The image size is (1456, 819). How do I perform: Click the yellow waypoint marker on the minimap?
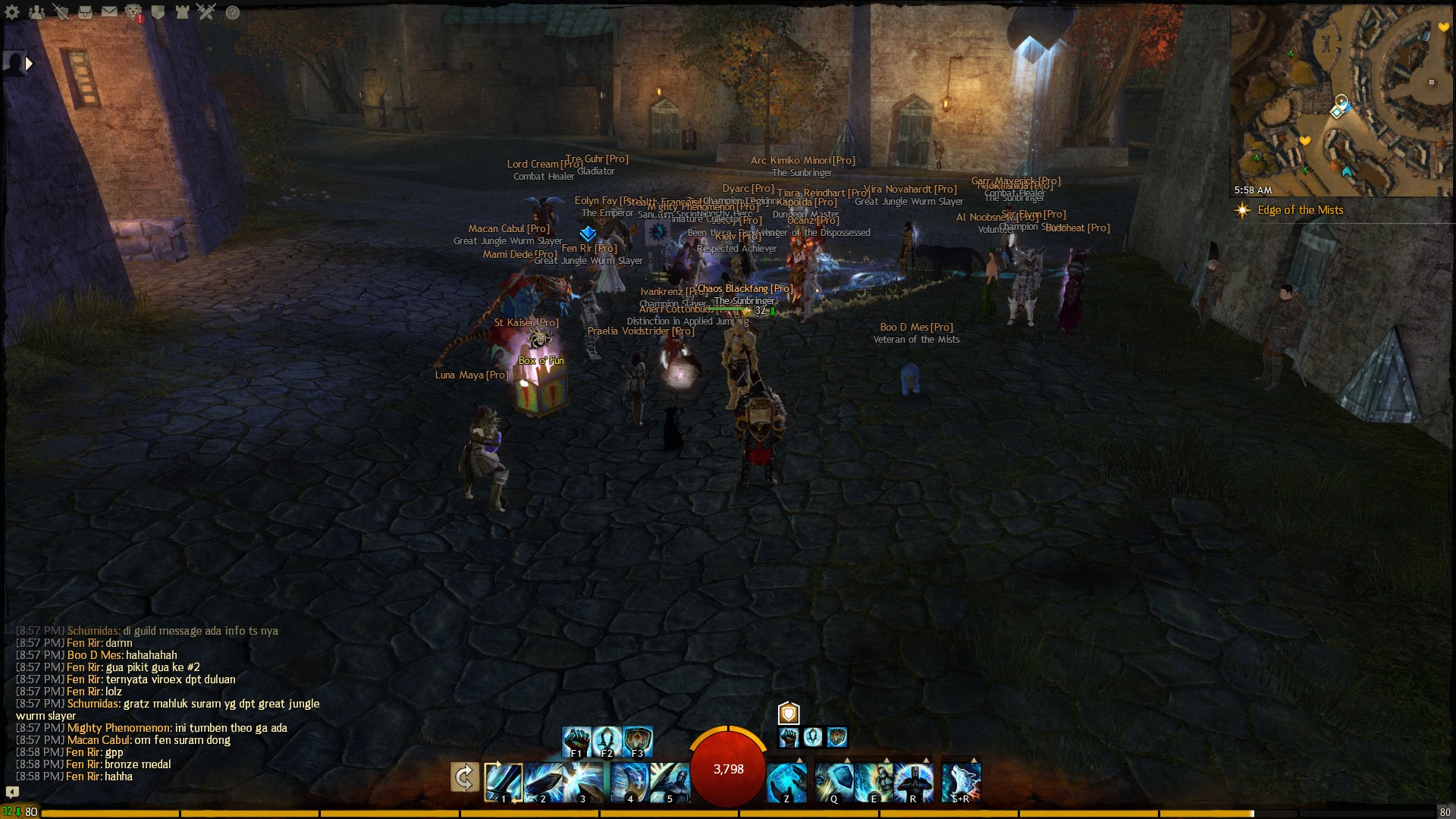(1306, 141)
